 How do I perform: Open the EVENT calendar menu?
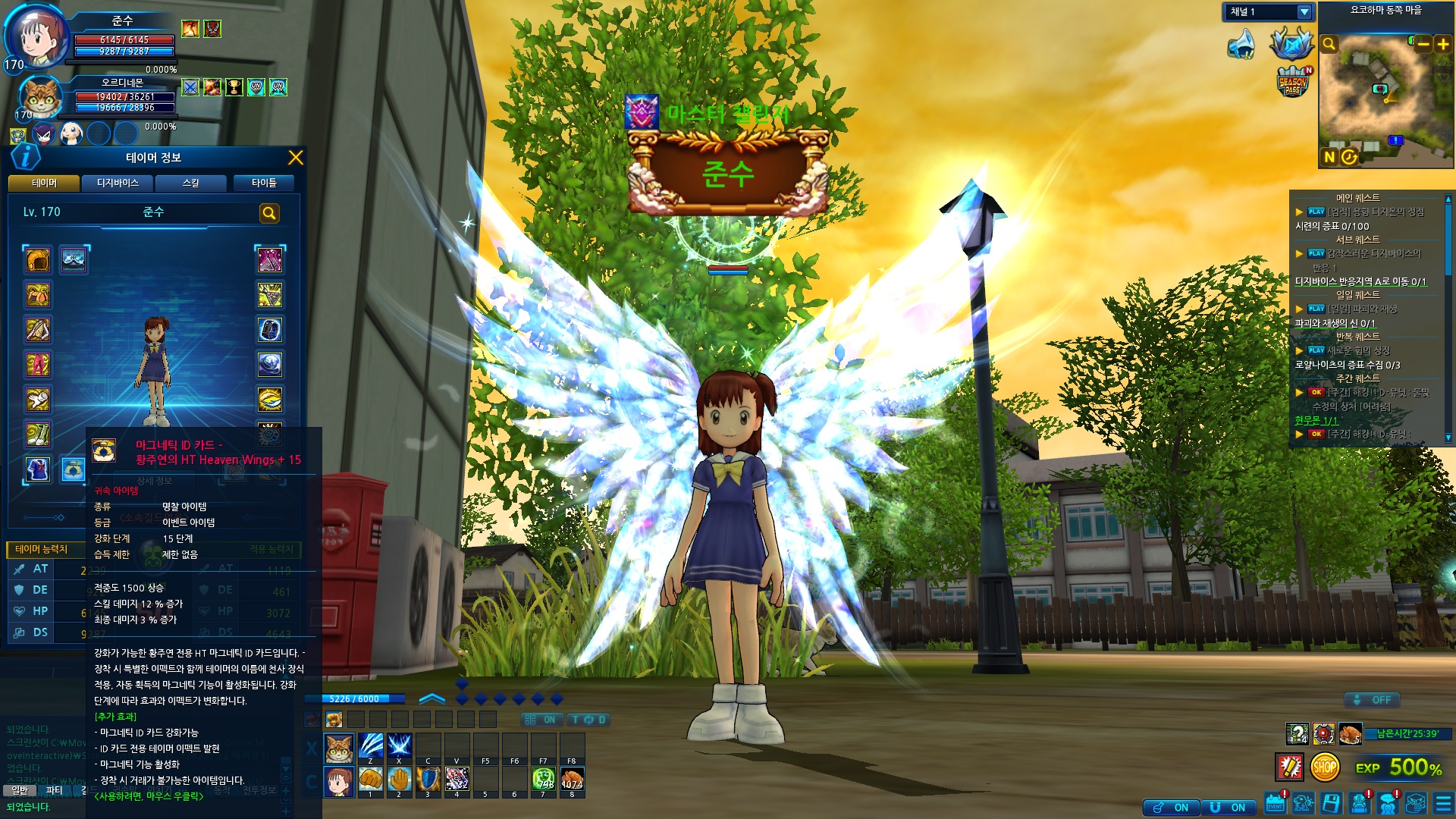click(x=1276, y=803)
